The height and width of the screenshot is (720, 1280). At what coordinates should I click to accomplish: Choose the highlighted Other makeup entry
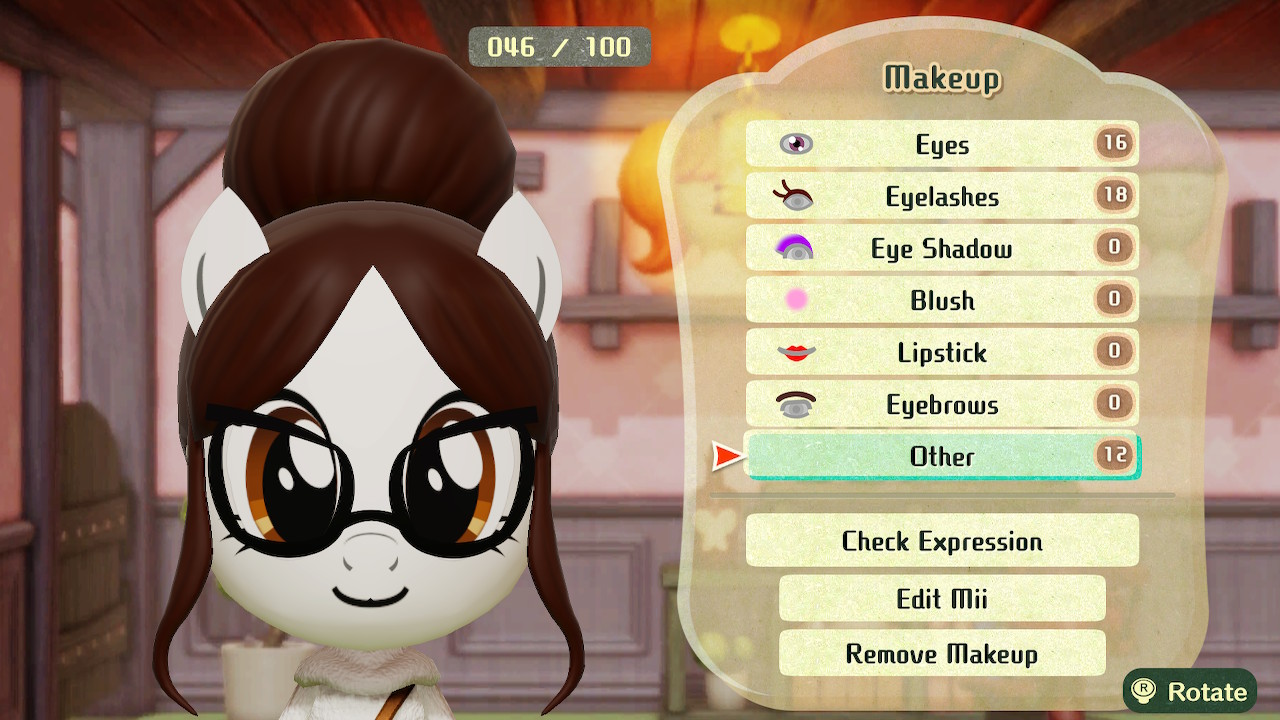(942, 457)
